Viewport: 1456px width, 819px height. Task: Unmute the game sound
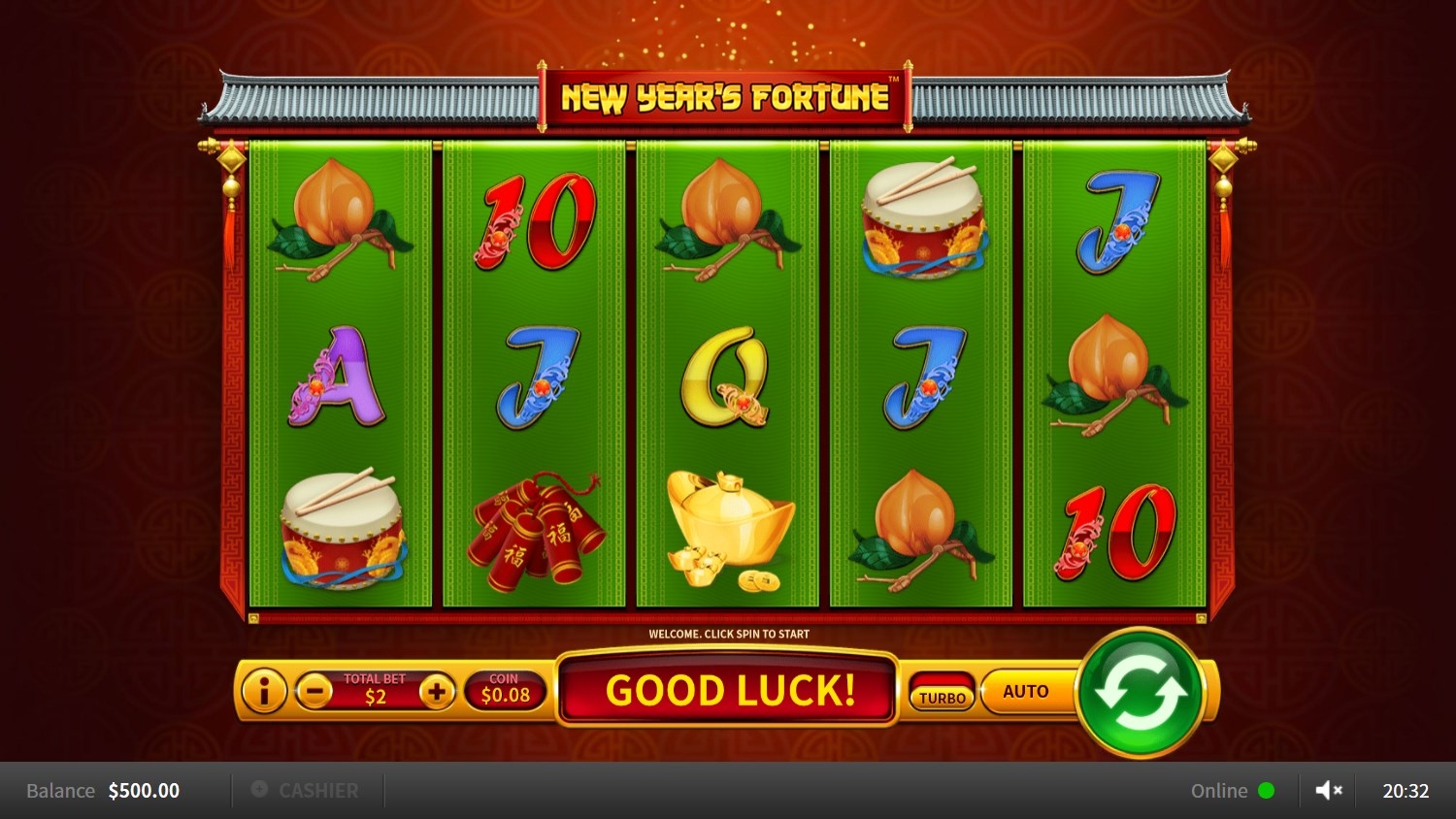pyautogui.click(x=1328, y=791)
